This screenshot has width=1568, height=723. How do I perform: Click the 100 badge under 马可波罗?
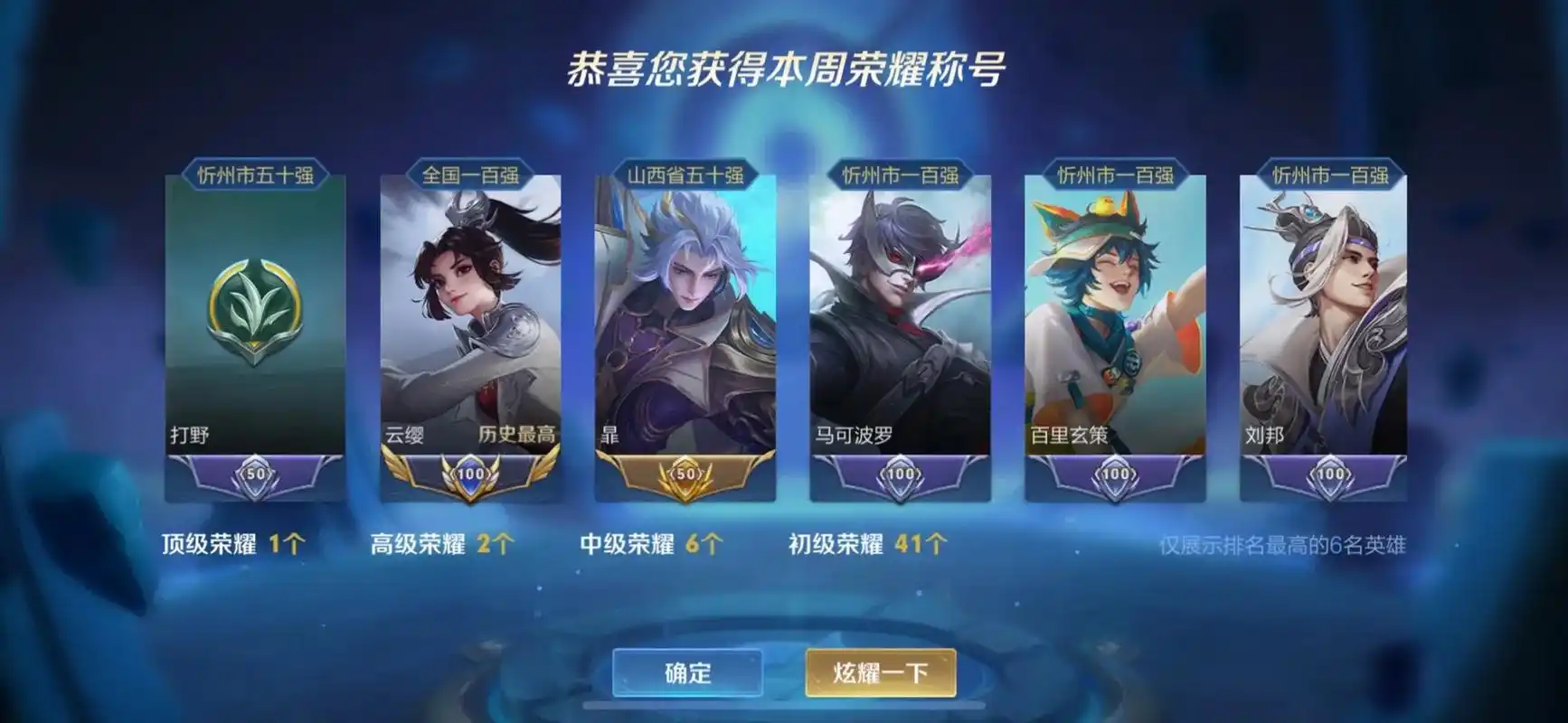pos(901,473)
